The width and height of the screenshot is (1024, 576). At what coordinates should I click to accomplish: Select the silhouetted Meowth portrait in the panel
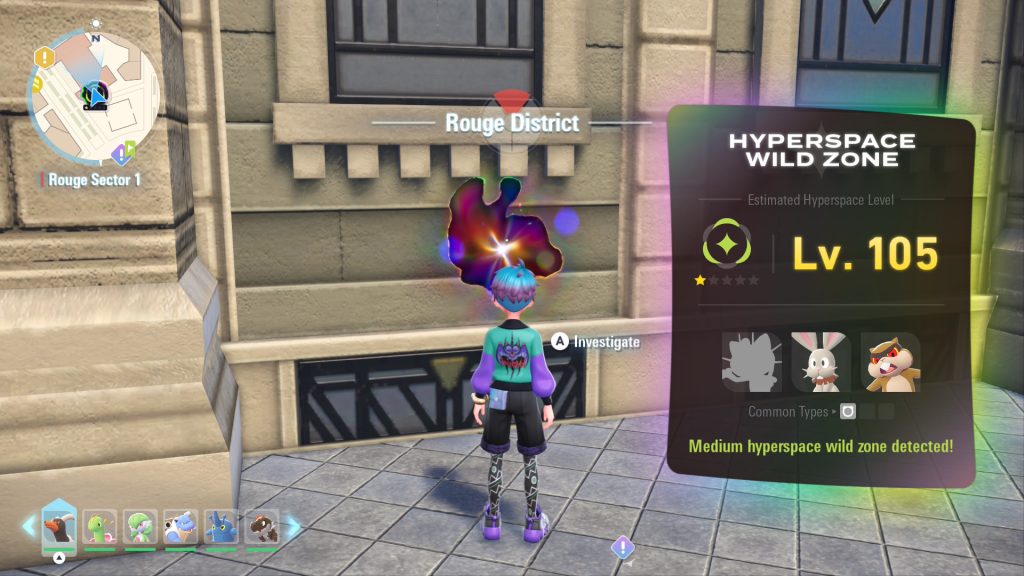[x=750, y=362]
